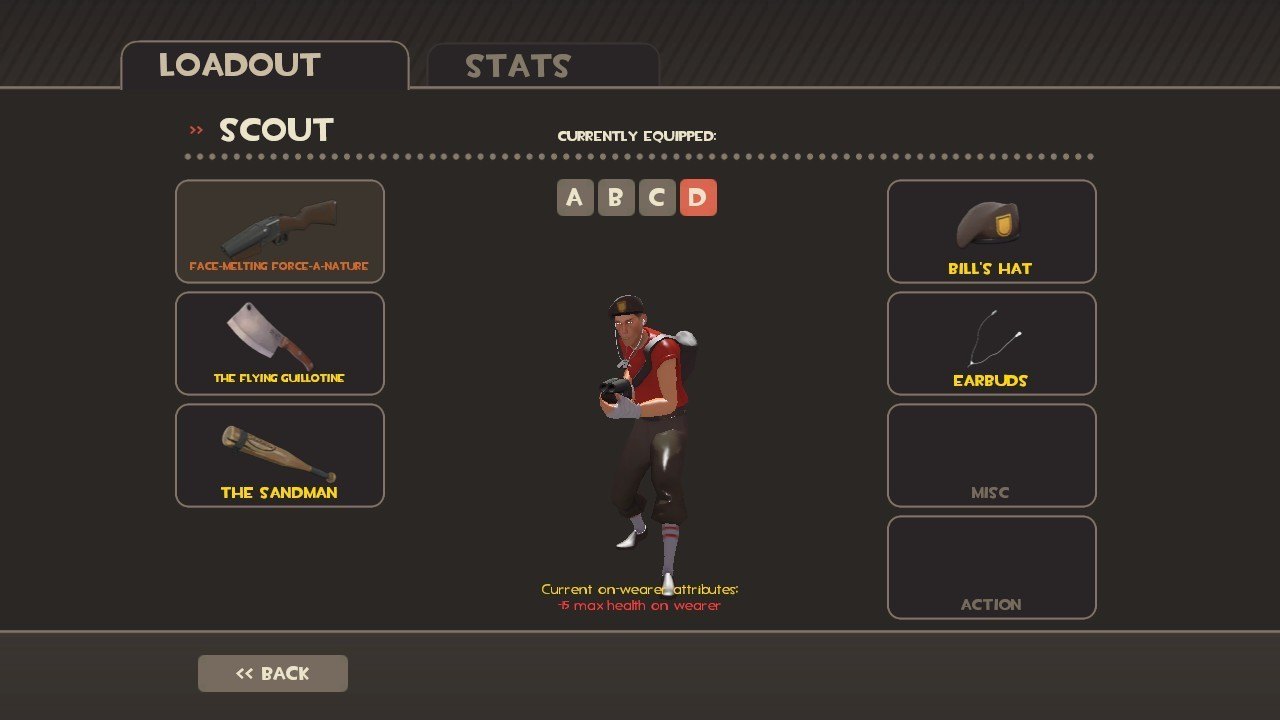Image resolution: width=1280 pixels, height=720 pixels.
Task: Open the empty Misc slot
Action: [x=991, y=455]
